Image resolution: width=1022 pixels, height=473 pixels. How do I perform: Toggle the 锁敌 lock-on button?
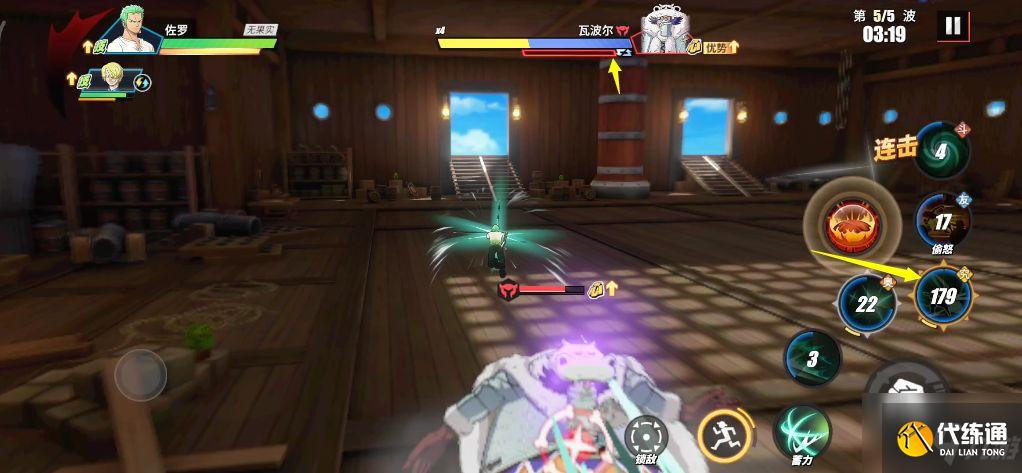point(645,435)
